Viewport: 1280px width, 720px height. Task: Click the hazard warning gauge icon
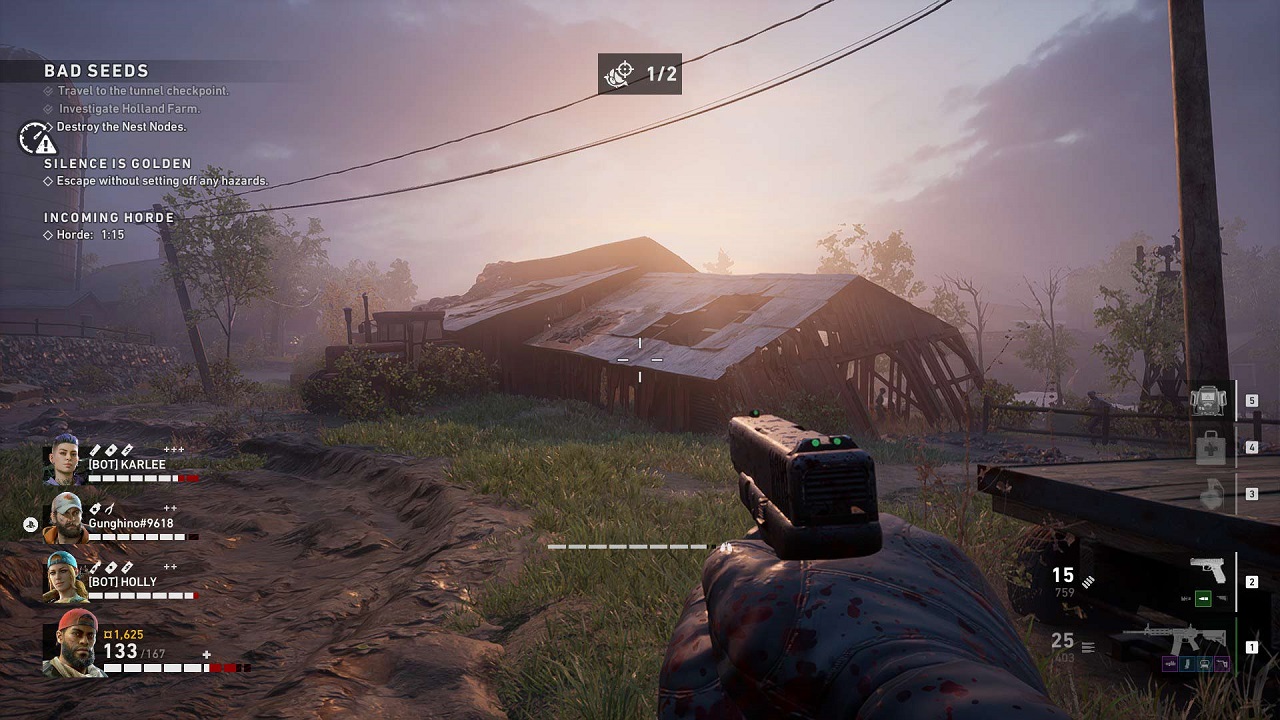coord(37,138)
